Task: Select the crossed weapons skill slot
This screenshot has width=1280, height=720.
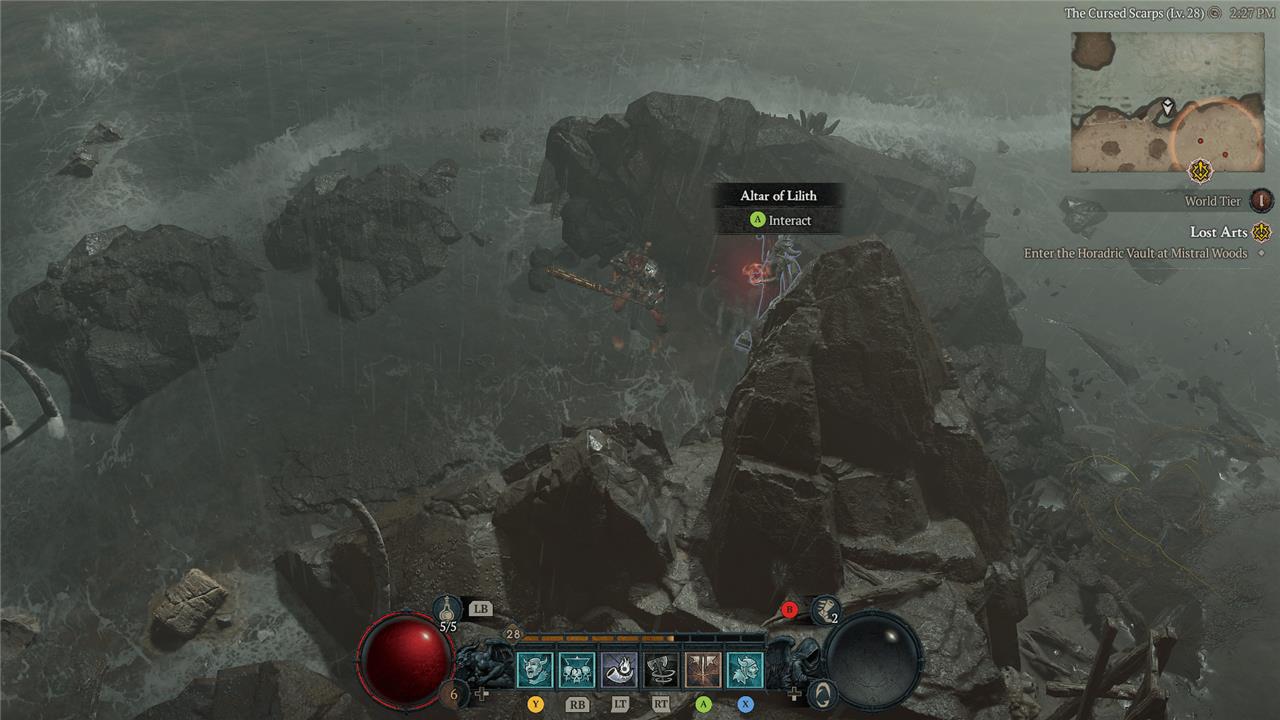Action: pyautogui.click(x=703, y=669)
